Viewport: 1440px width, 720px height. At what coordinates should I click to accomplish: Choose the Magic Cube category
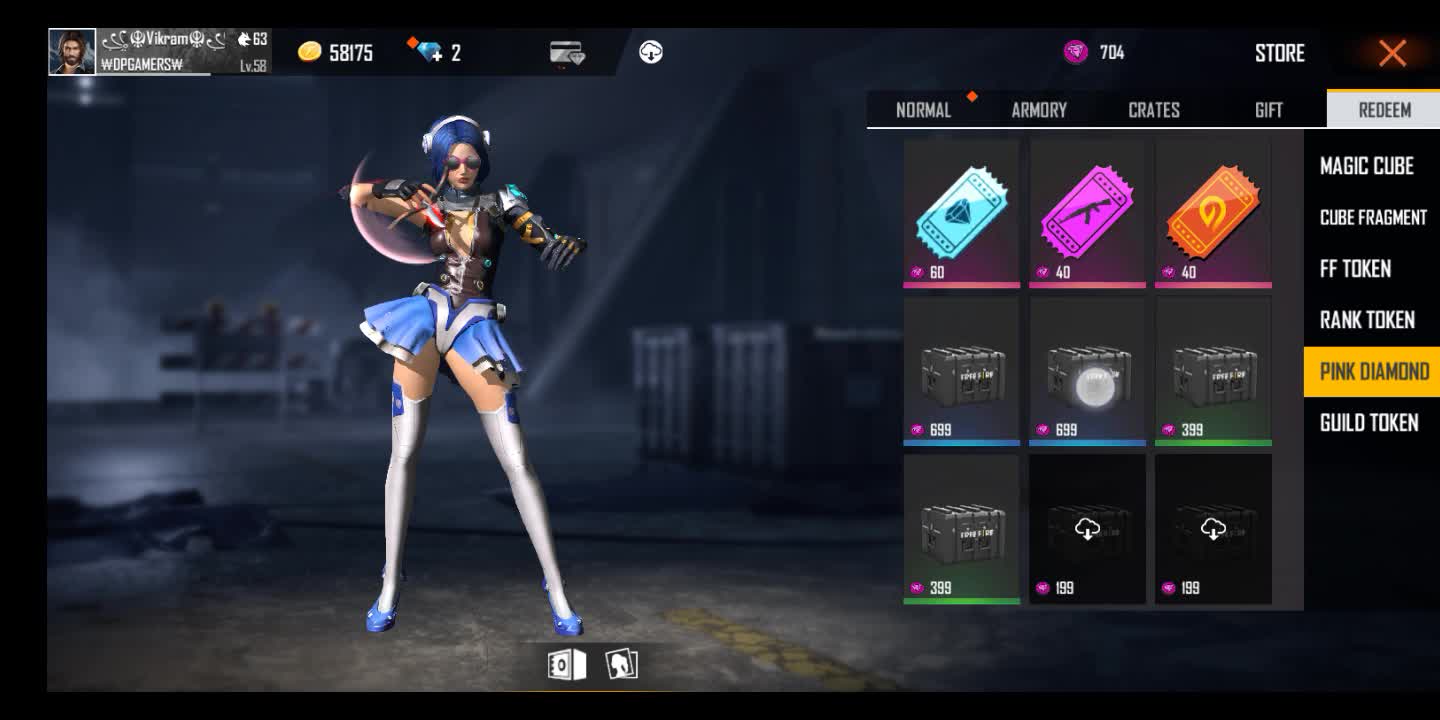point(1366,166)
